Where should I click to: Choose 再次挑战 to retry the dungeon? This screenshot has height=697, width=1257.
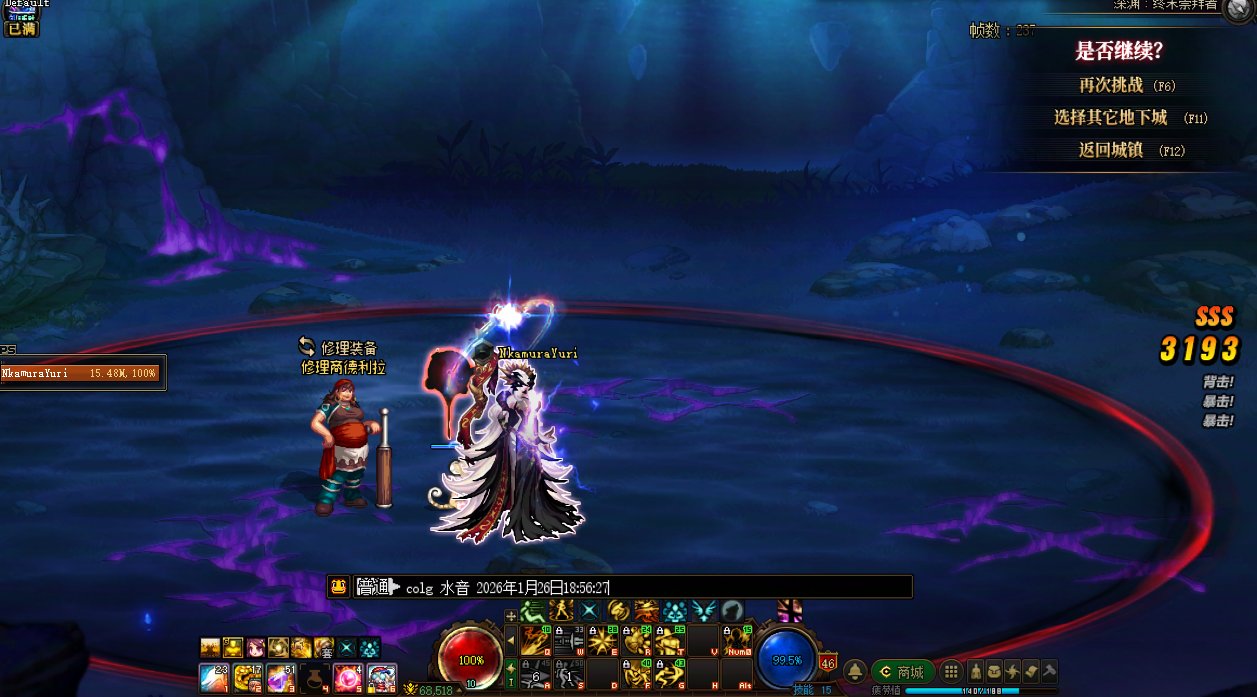coord(1110,86)
